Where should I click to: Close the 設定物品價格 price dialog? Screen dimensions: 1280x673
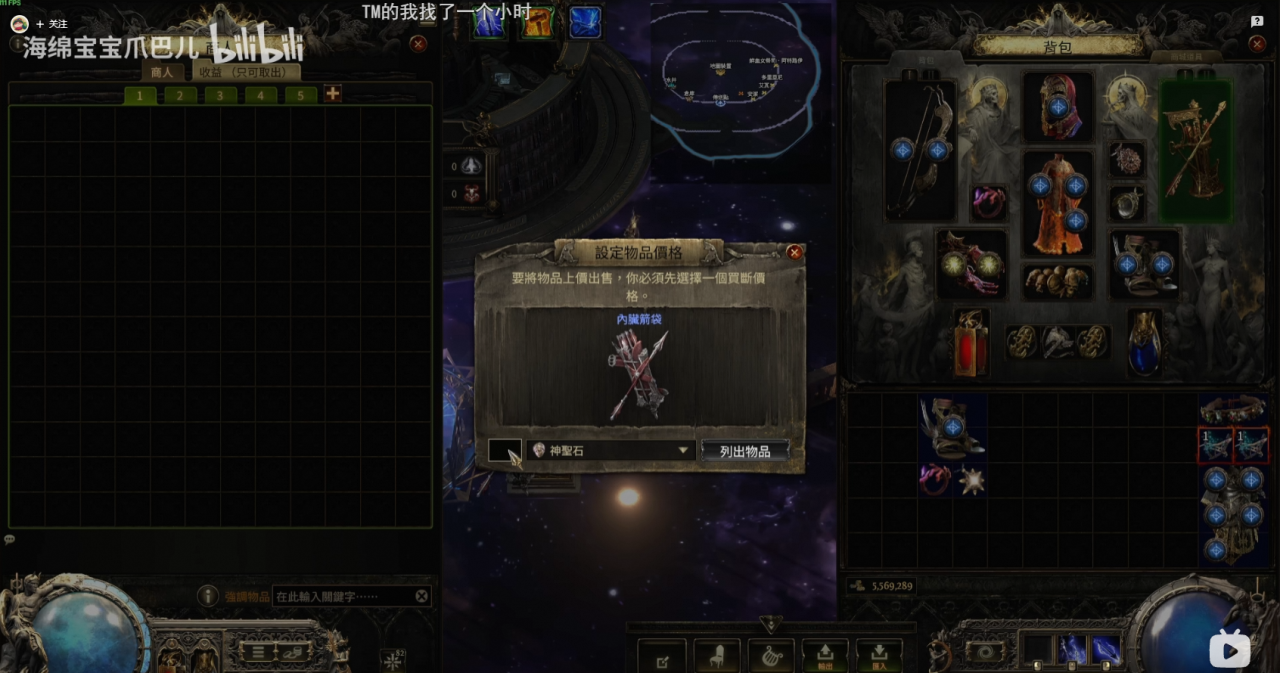pos(795,253)
